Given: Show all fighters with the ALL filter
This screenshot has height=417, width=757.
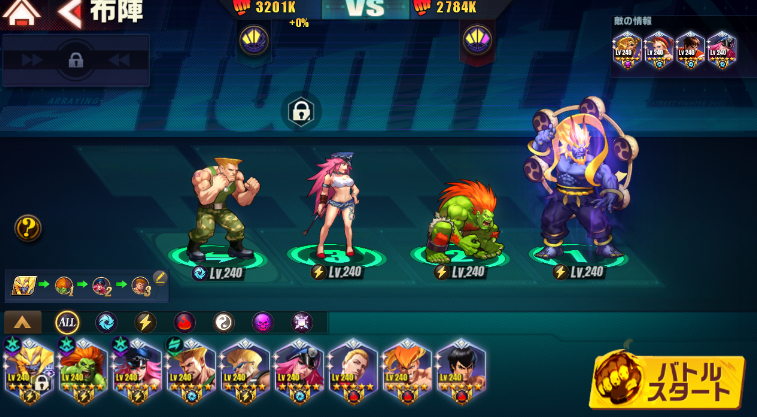Looking at the screenshot, I should [67, 322].
